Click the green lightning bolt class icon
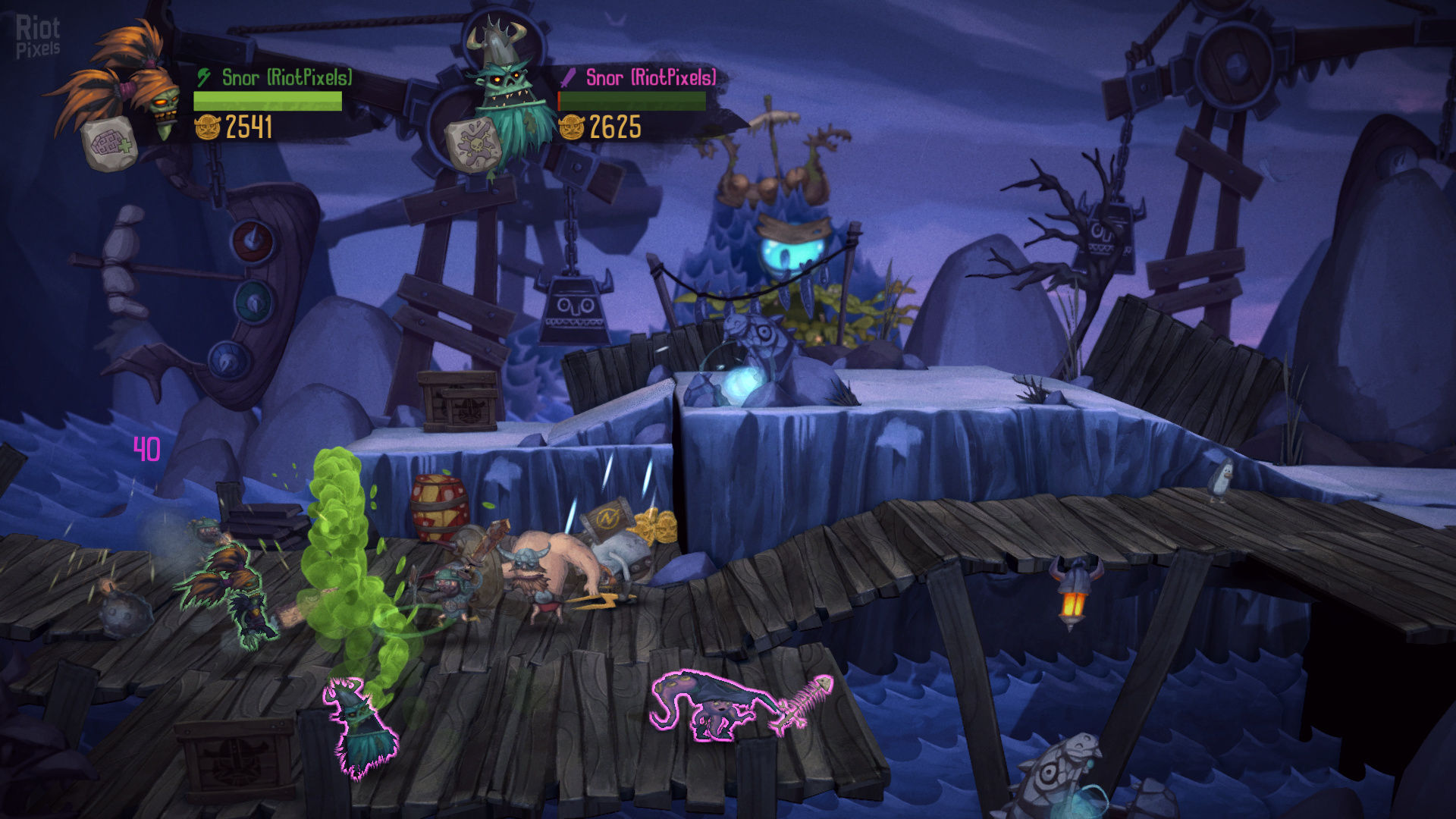Screen dimensions: 1456x819 204,77
